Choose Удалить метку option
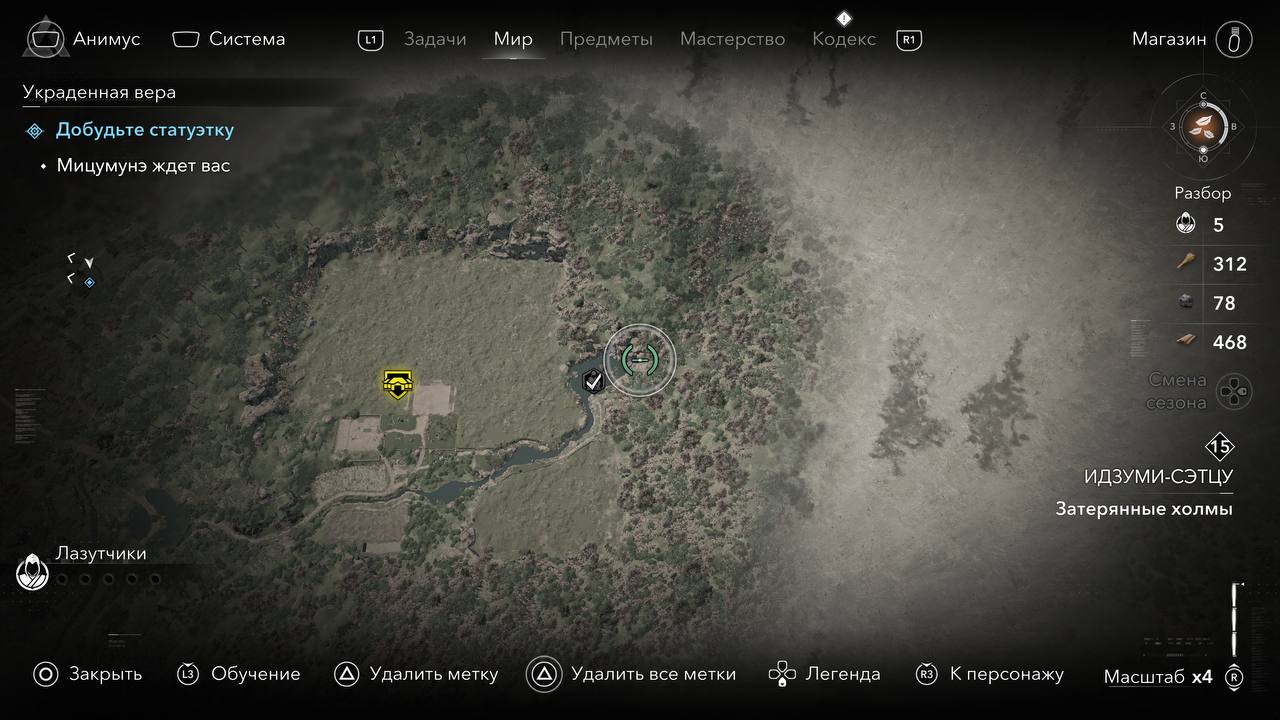 [x=416, y=674]
